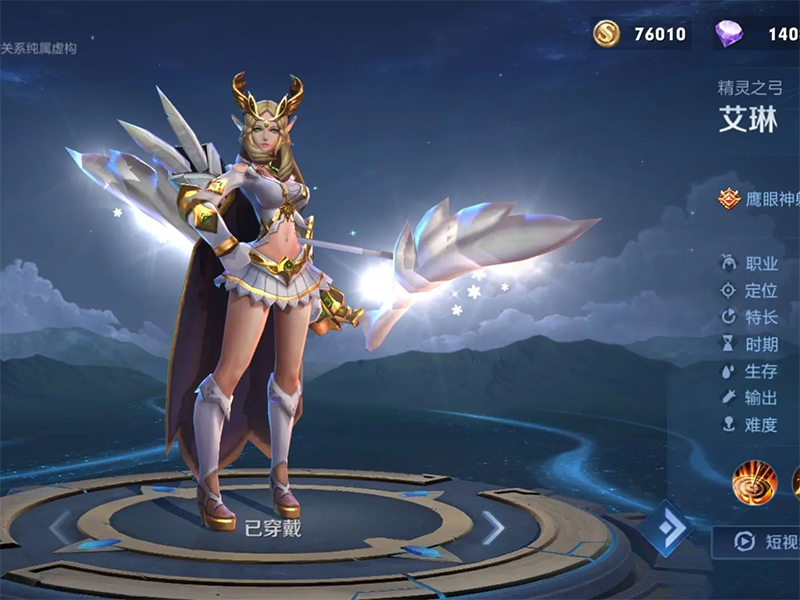Click the left arrow to view previous skin
Image resolution: width=800 pixels, height=600 pixels.
click(60, 527)
